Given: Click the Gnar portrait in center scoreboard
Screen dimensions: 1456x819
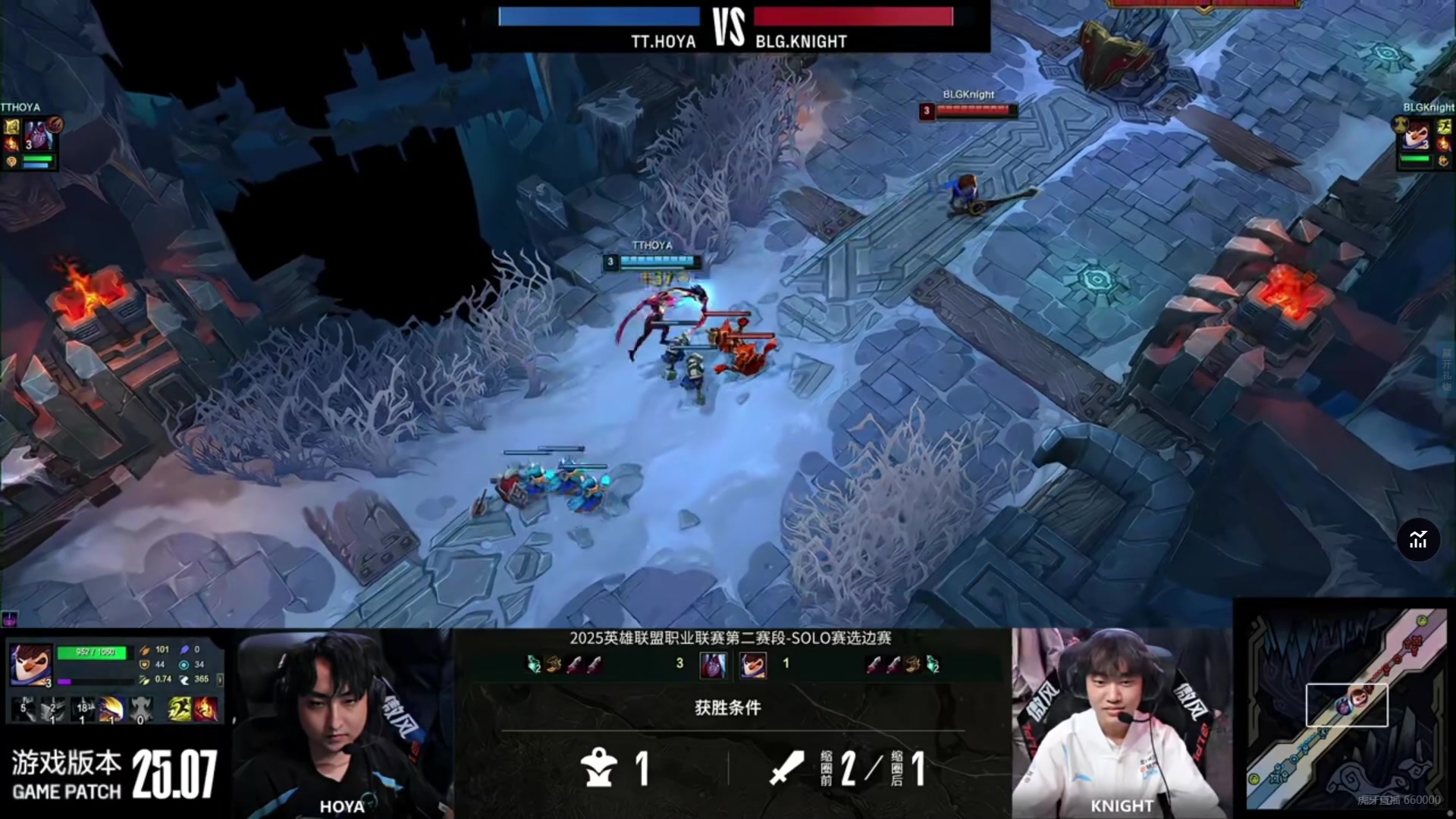Looking at the screenshot, I should [753, 664].
